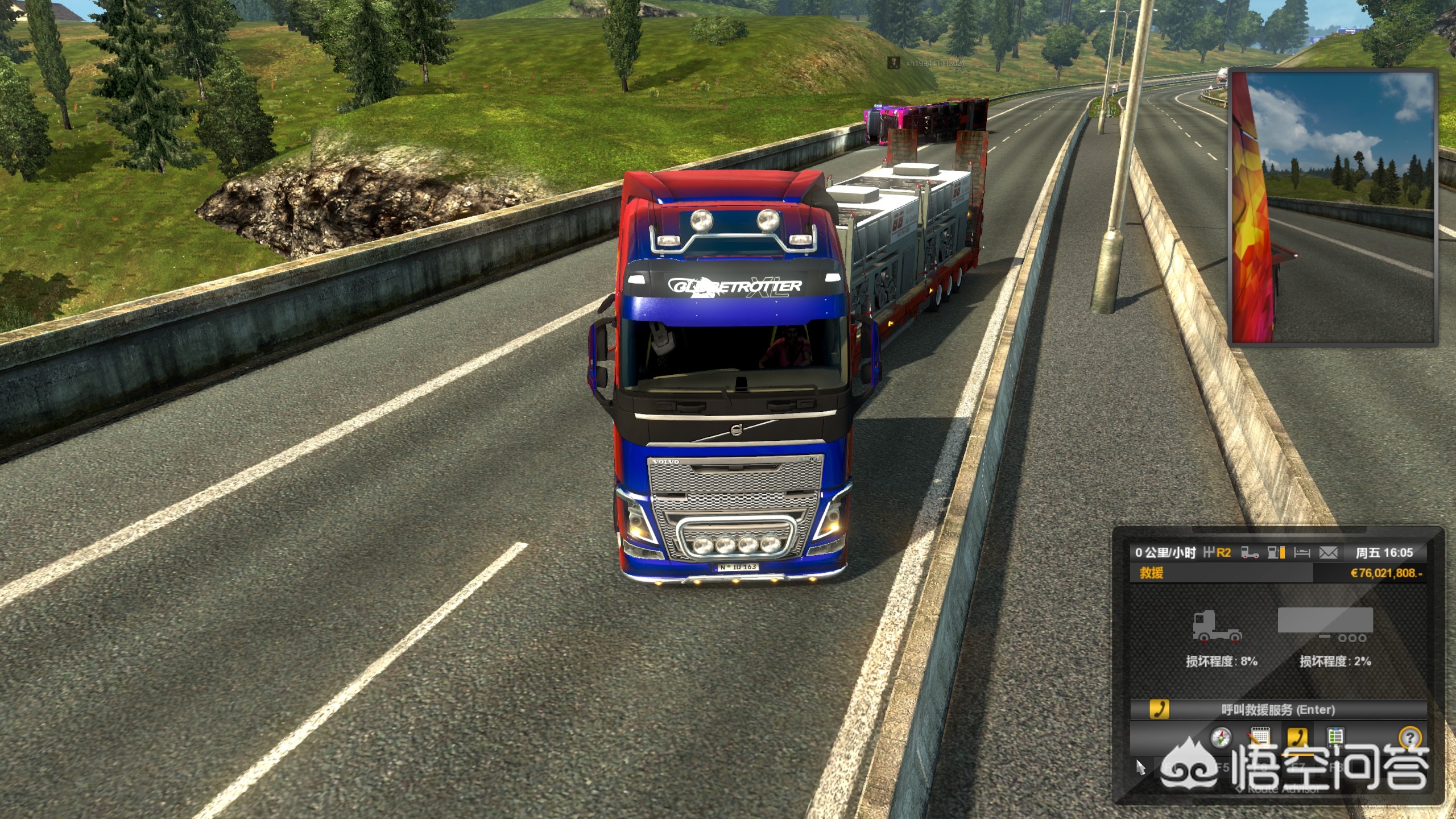The width and height of the screenshot is (1456, 819).
Task: Show the green list info tab
Action: click(x=1335, y=737)
